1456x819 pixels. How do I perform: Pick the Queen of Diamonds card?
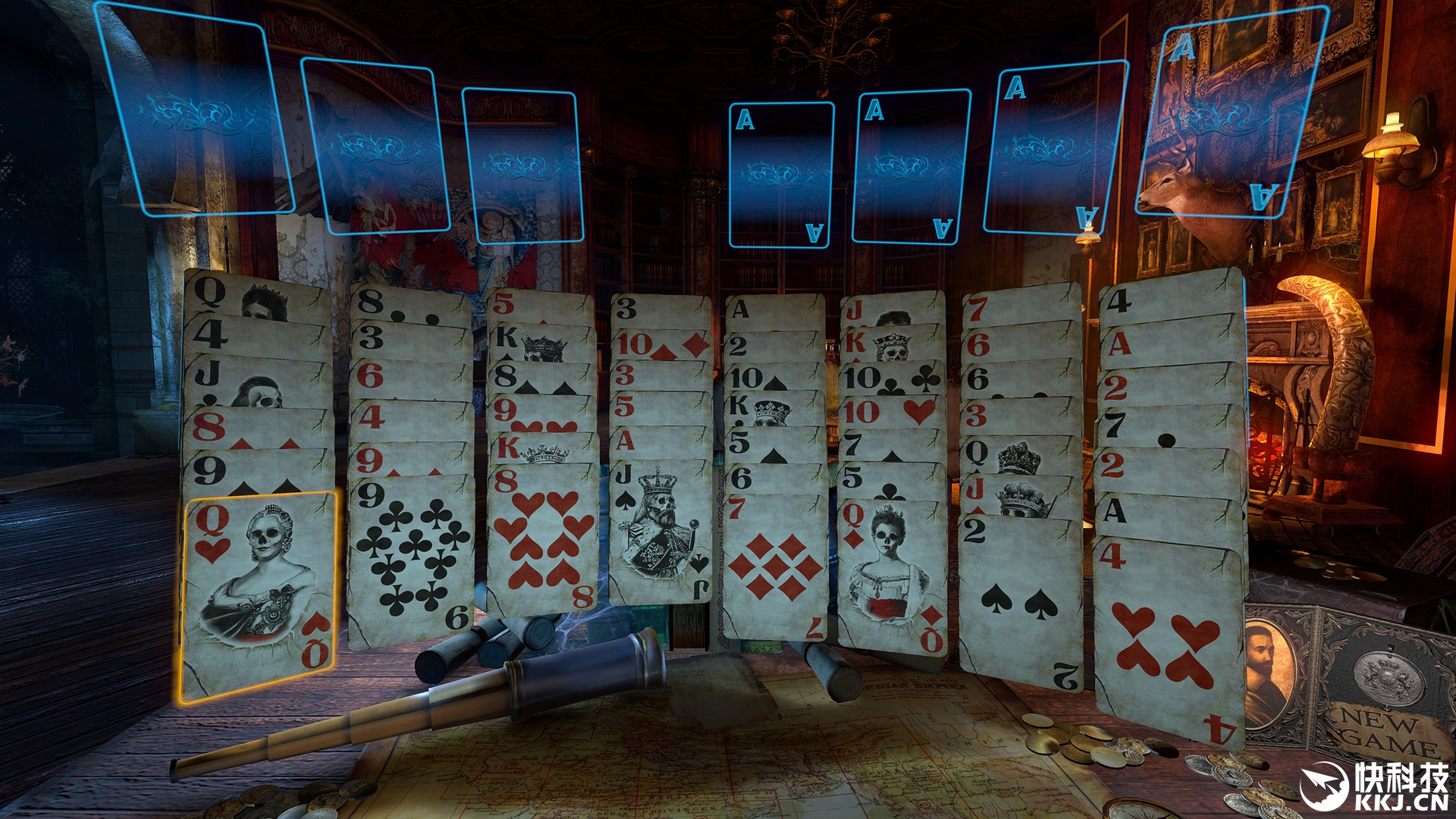click(x=893, y=573)
